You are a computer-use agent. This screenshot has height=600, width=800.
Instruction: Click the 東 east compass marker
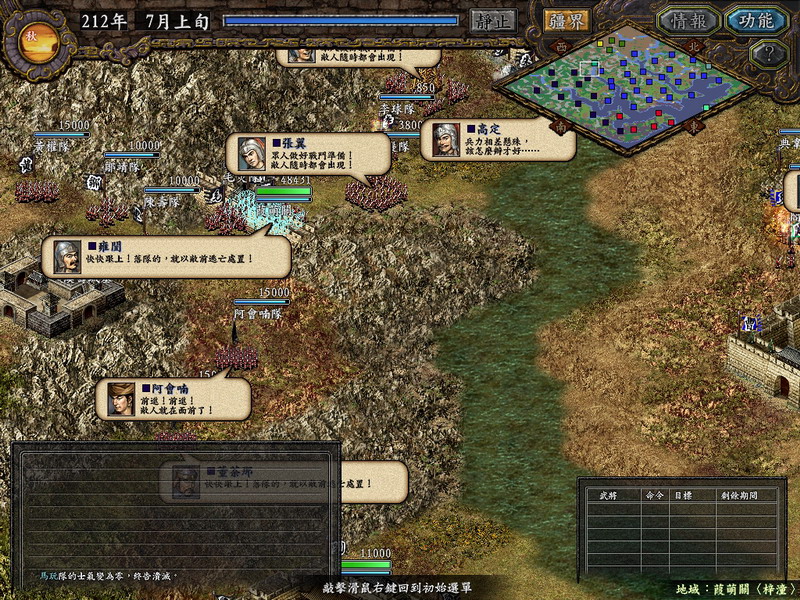(x=695, y=127)
